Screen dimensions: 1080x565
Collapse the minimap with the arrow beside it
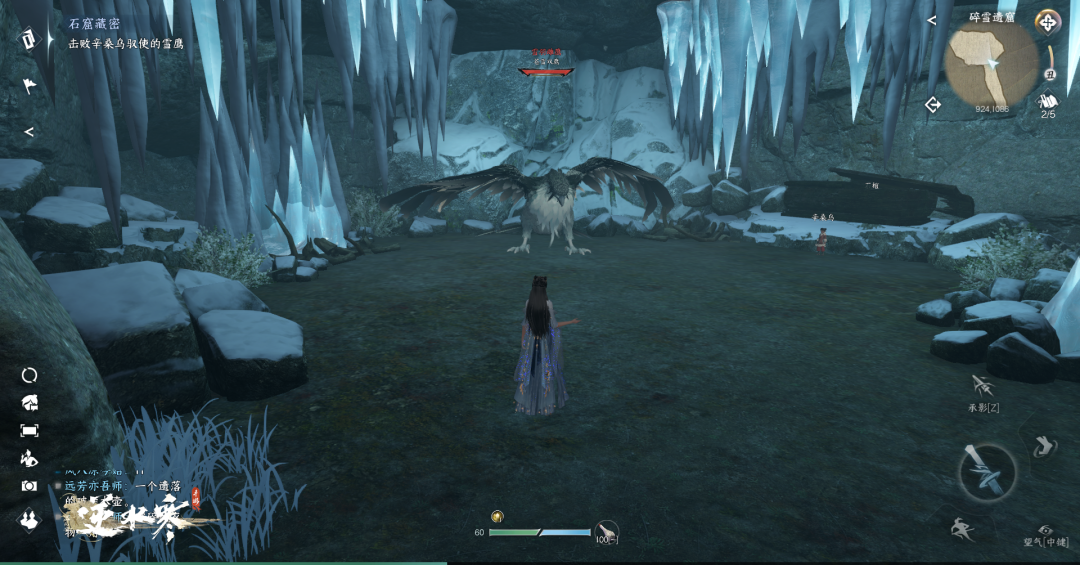pos(931,20)
